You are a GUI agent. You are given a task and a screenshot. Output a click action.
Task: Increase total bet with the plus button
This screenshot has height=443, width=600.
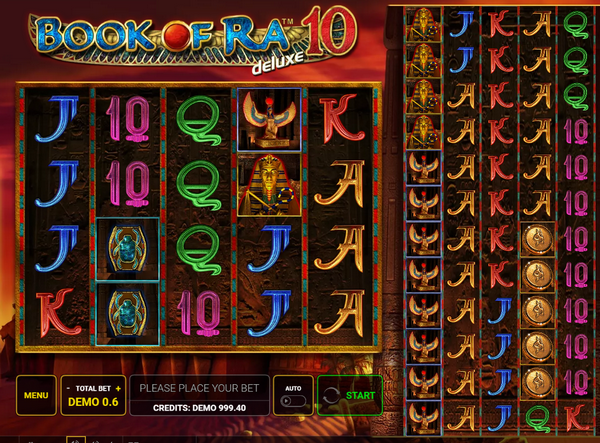click(117, 388)
